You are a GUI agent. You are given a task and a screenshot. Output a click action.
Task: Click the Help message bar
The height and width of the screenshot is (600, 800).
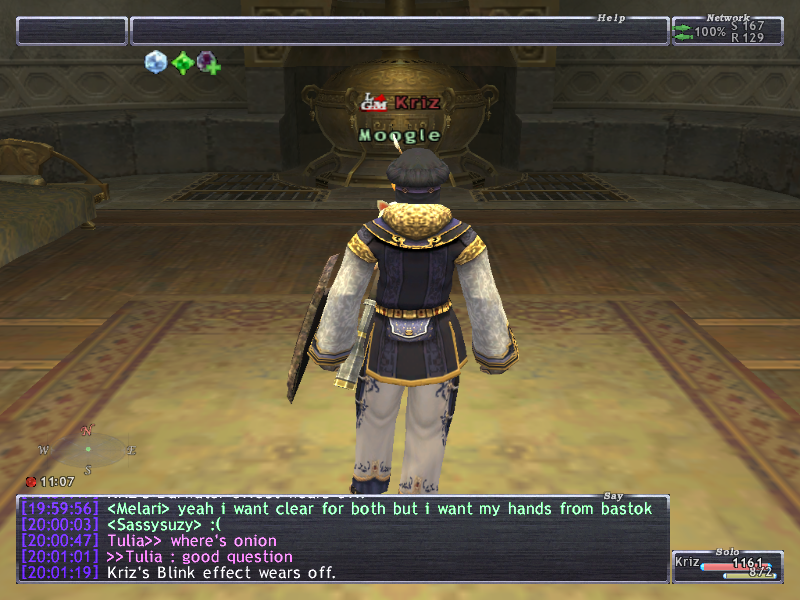[x=399, y=31]
